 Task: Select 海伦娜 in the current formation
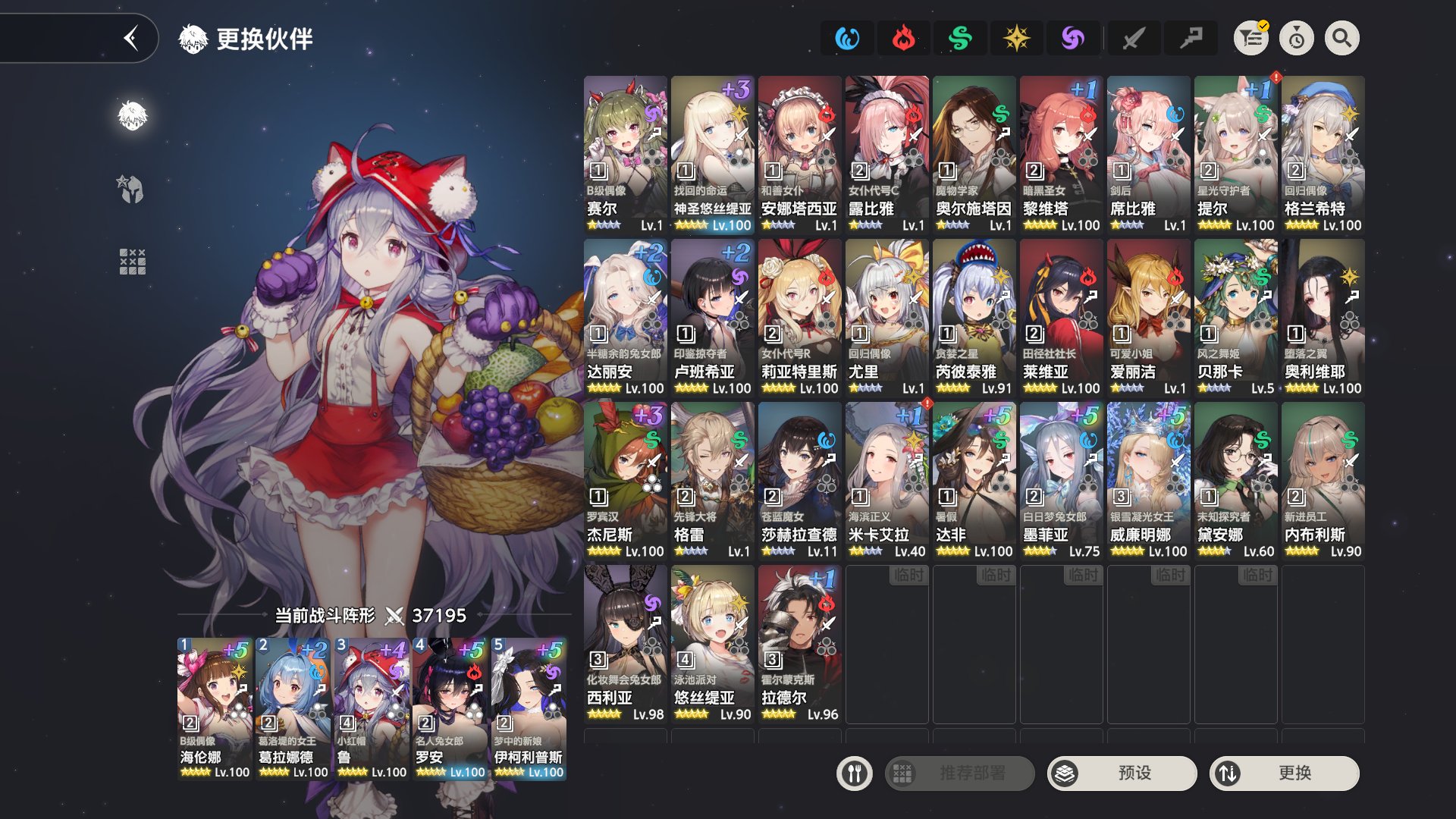coord(215,708)
